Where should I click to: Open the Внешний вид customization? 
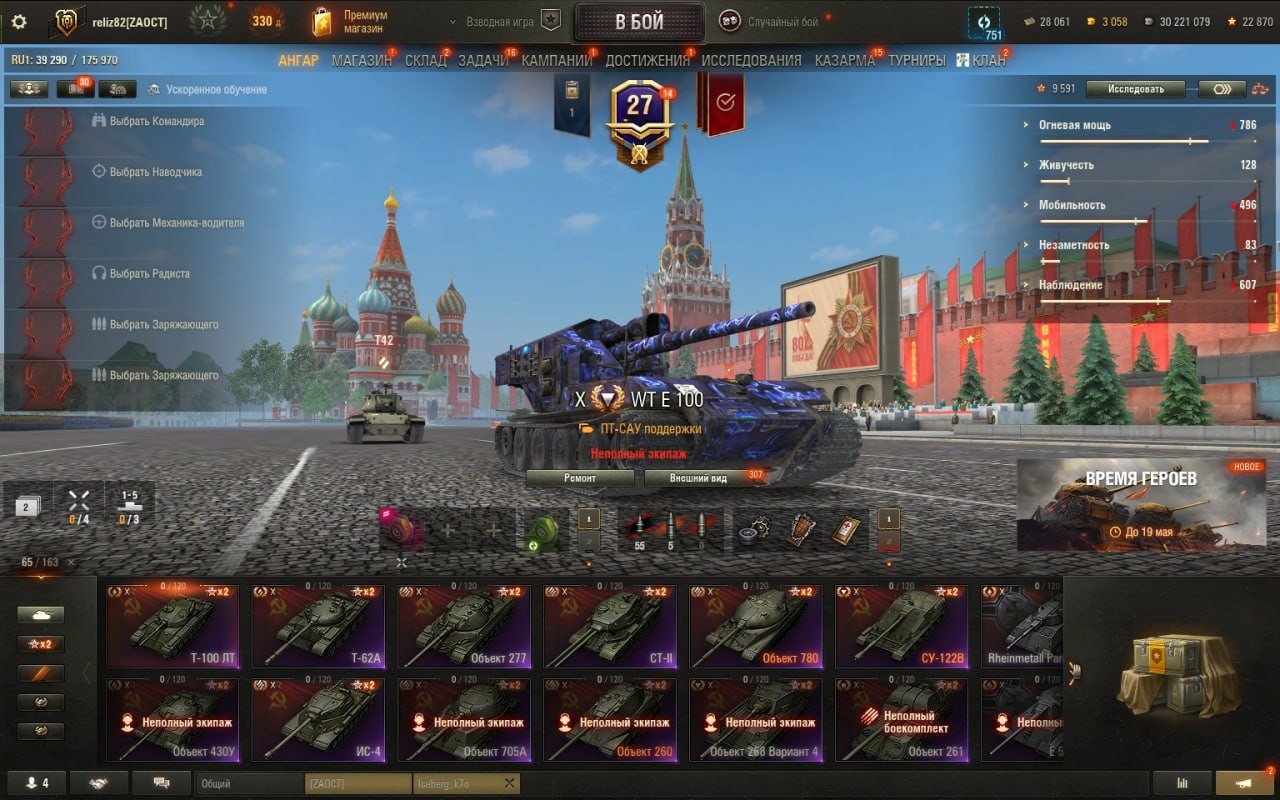pos(698,478)
